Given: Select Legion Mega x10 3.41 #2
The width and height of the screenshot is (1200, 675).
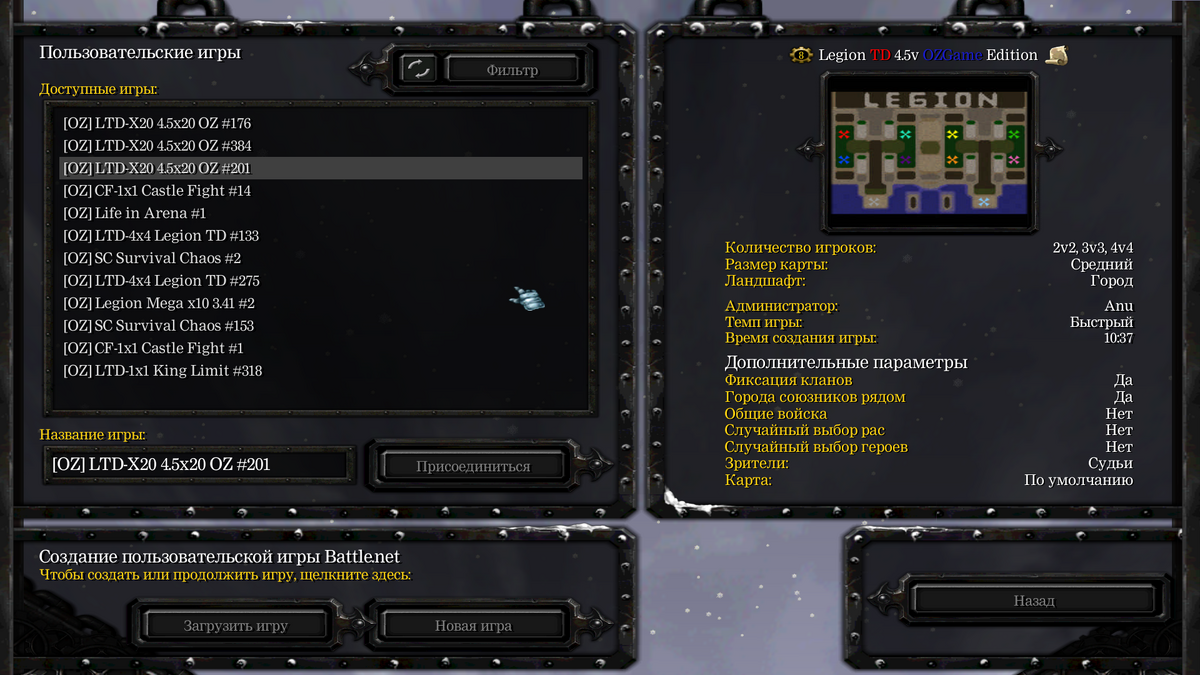Looking at the screenshot, I should pyautogui.click(x=159, y=303).
